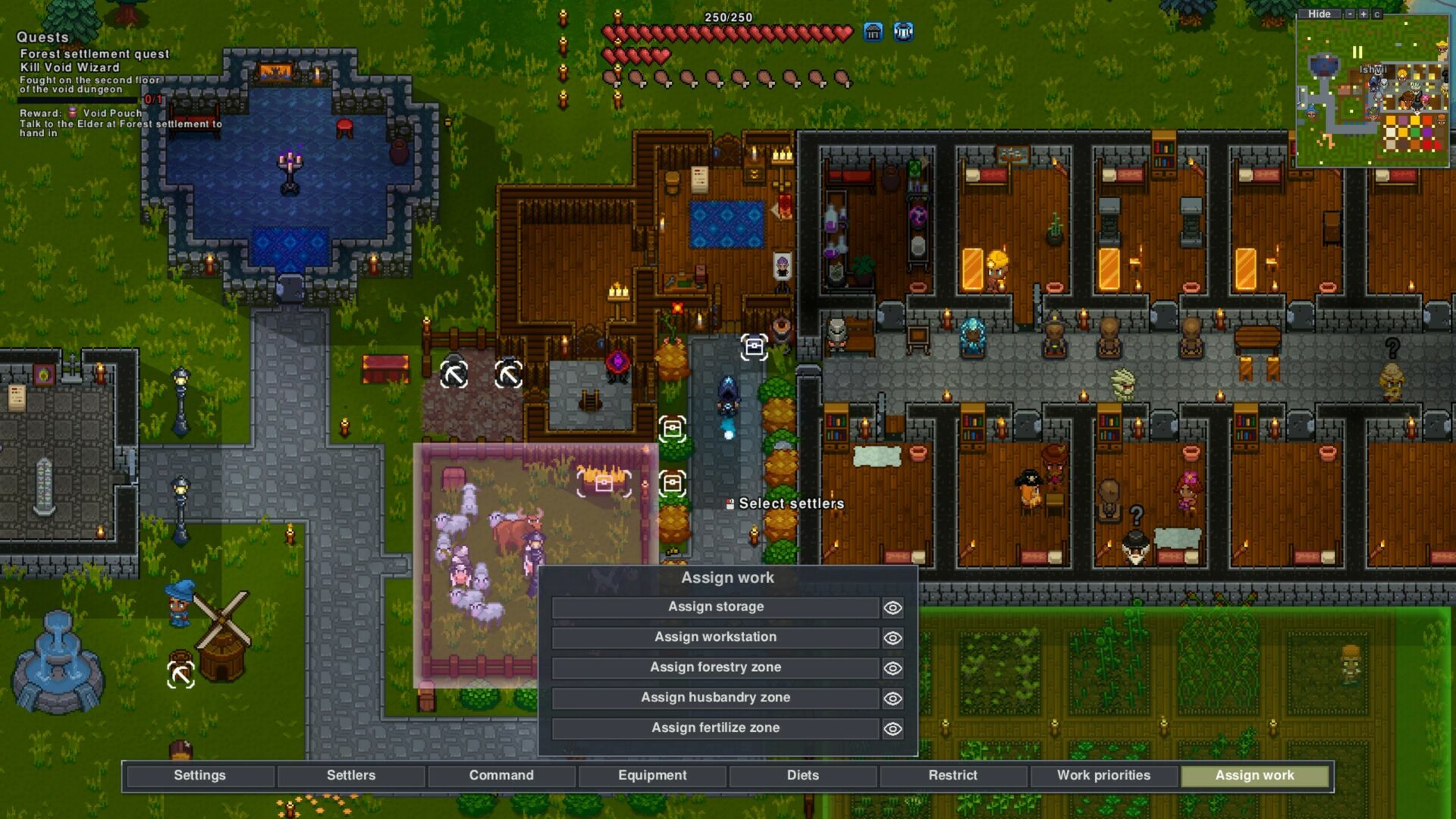Viewport: 1456px width, 819px height.
Task: Click the highlighted Assign work tab
Action: (1254, 776)
